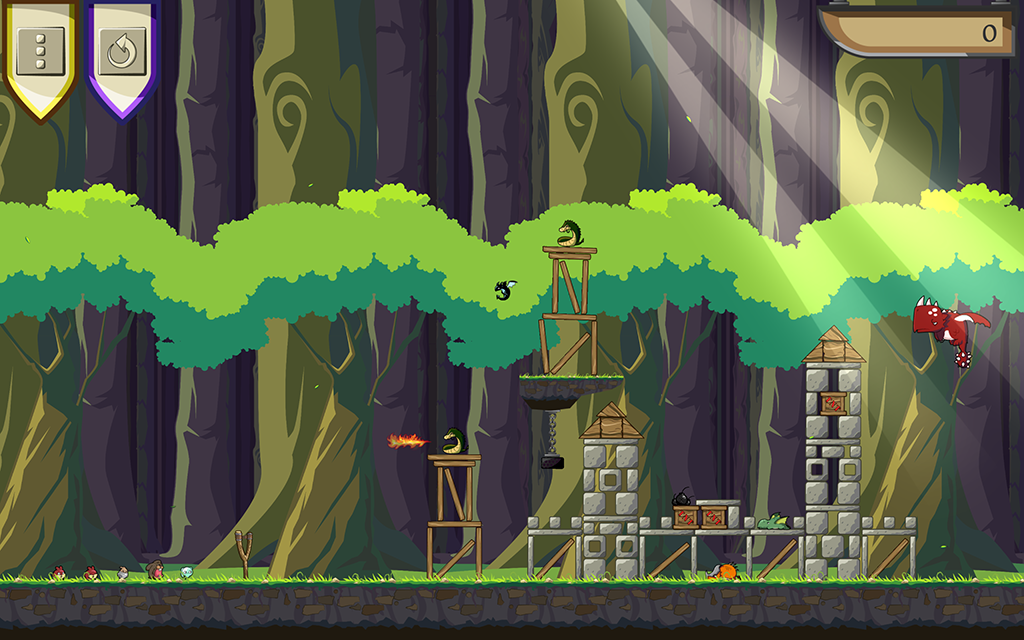This screenshot has width=1024, height=640.
Task: Restart the level with the circular arrow button
Action: pos(122,50)
